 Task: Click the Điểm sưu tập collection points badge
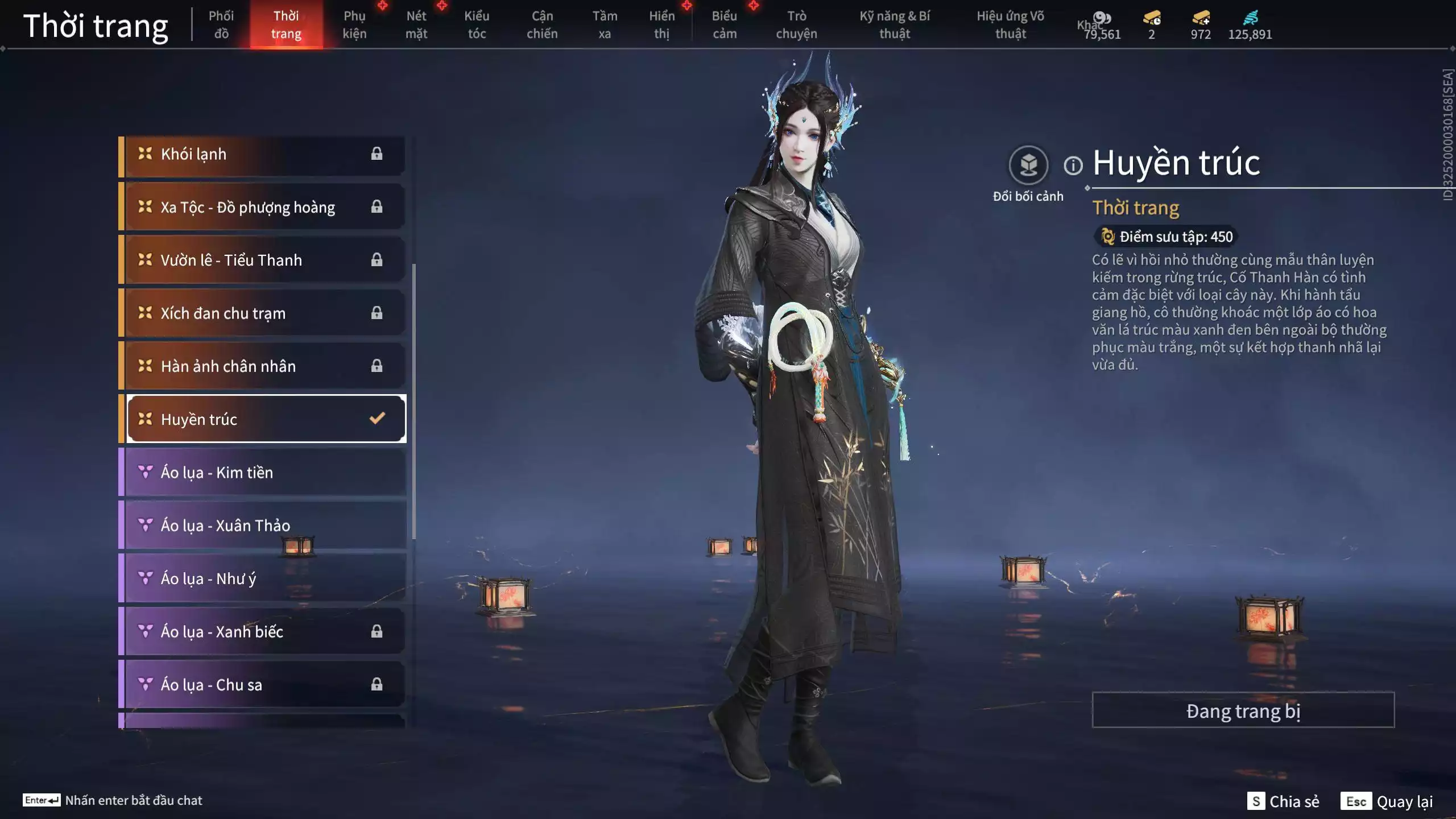pos(1166,237)
